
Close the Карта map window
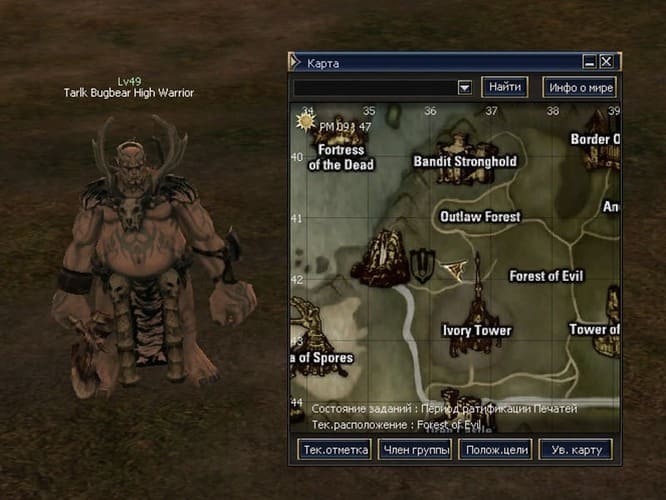tap(607, 62)
